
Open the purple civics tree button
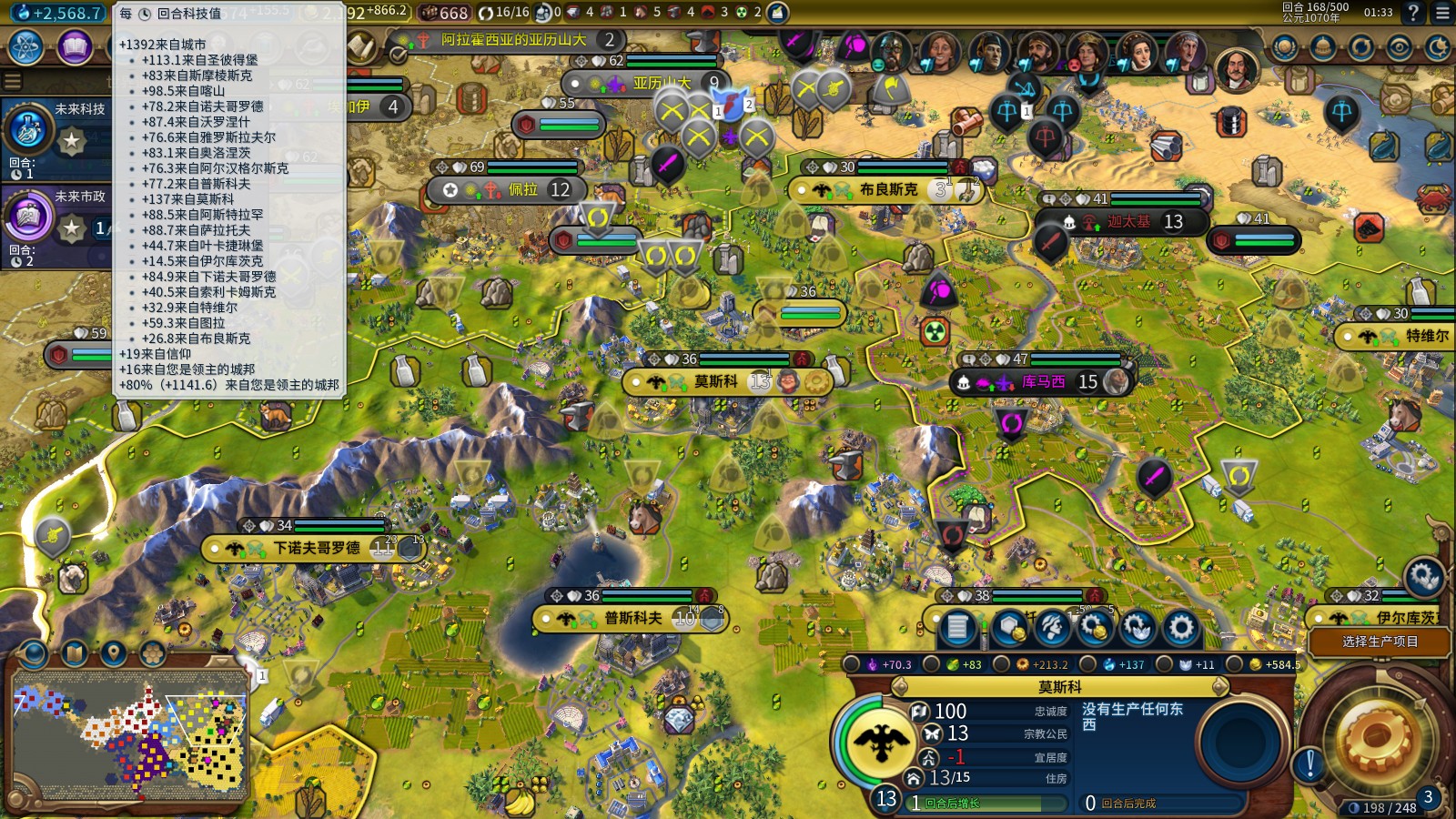click(75, 47)
